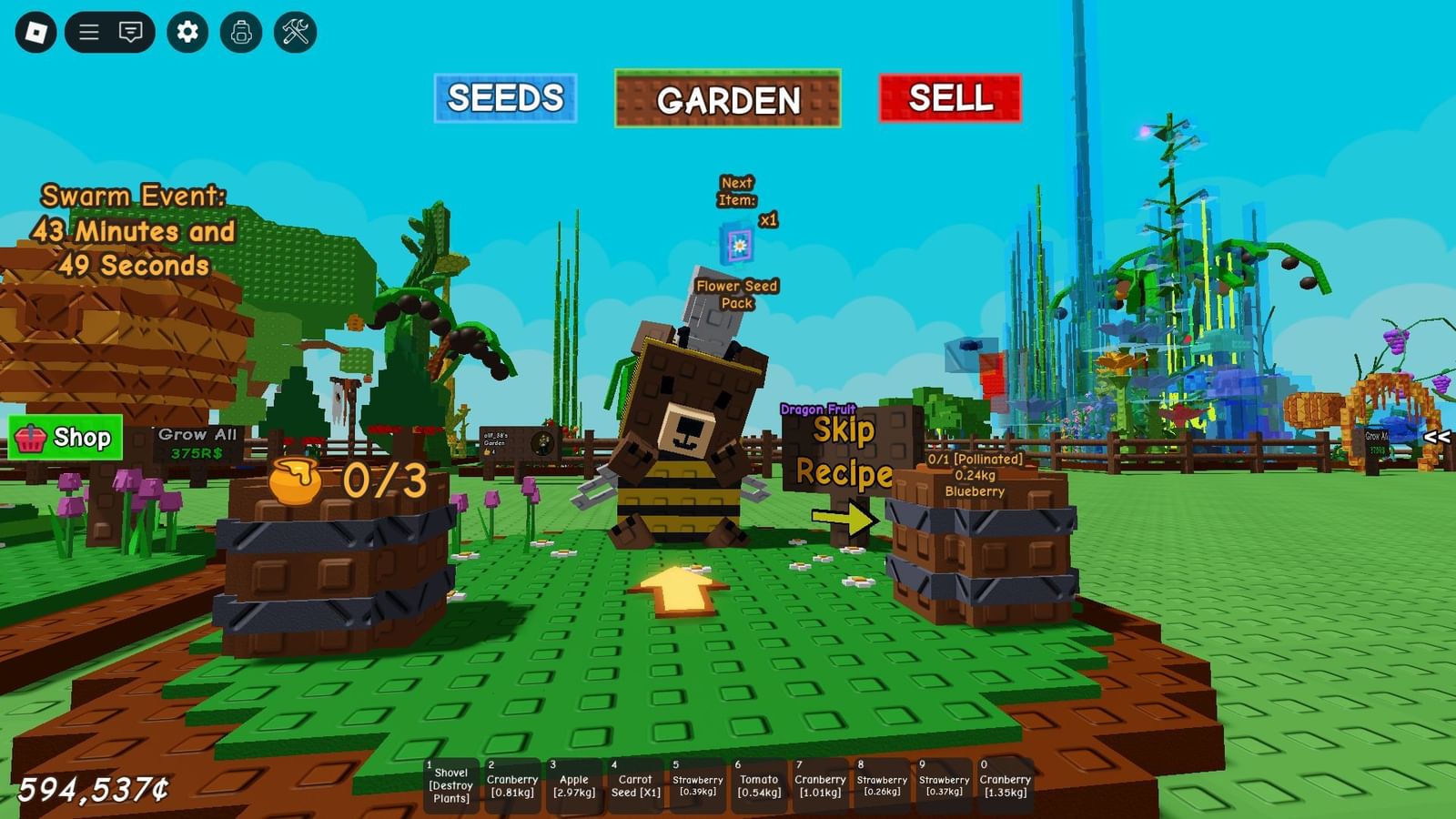
Task: Switch to the SEEDS tab
Action: [x=507, y=97]
